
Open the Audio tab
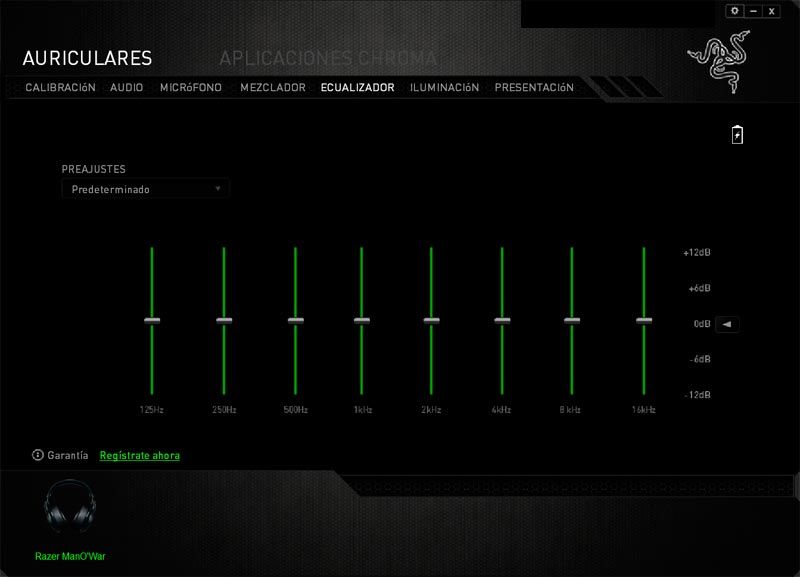(127, 87)
